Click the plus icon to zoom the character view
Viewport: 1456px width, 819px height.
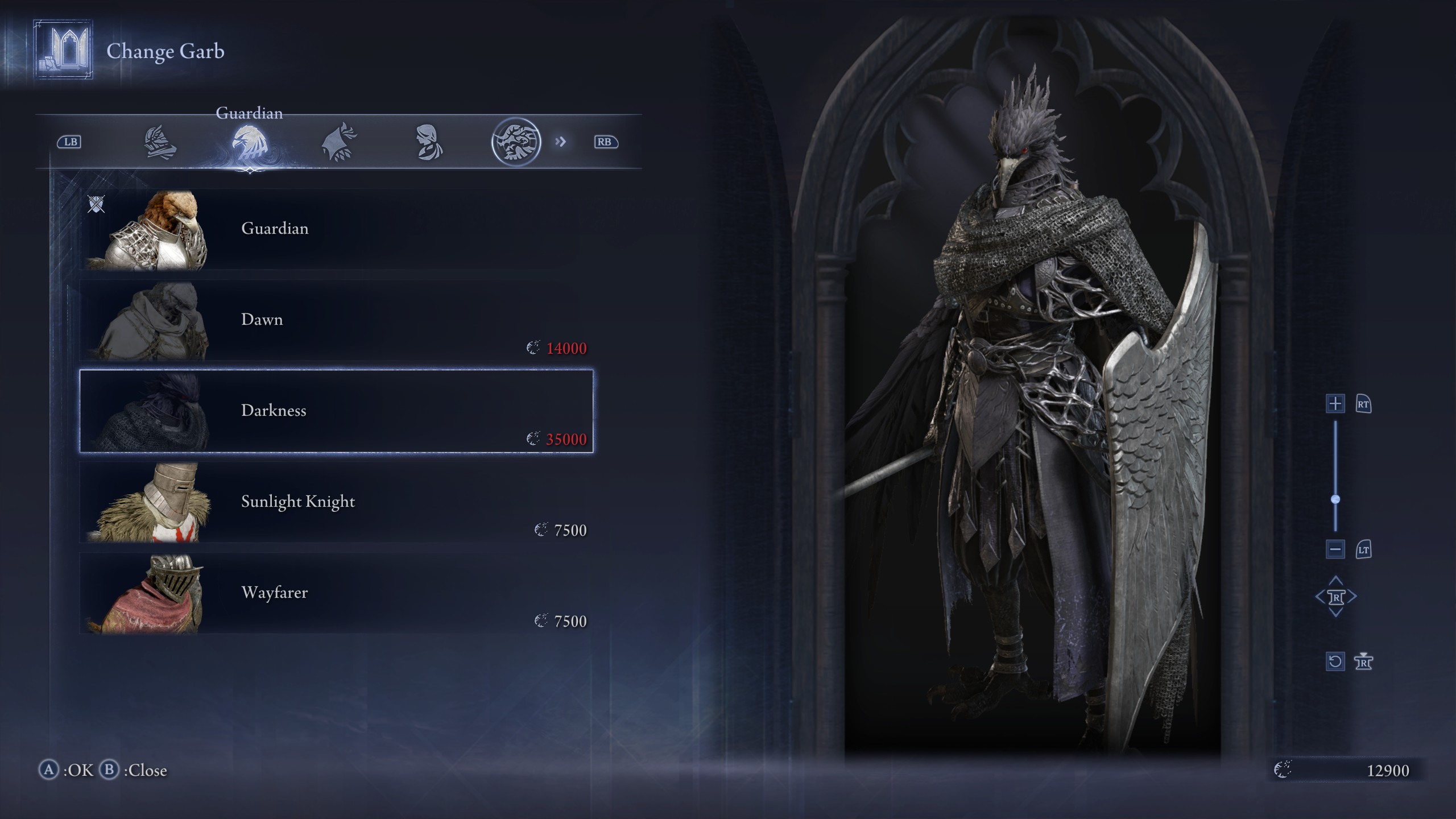[1334, 404]
